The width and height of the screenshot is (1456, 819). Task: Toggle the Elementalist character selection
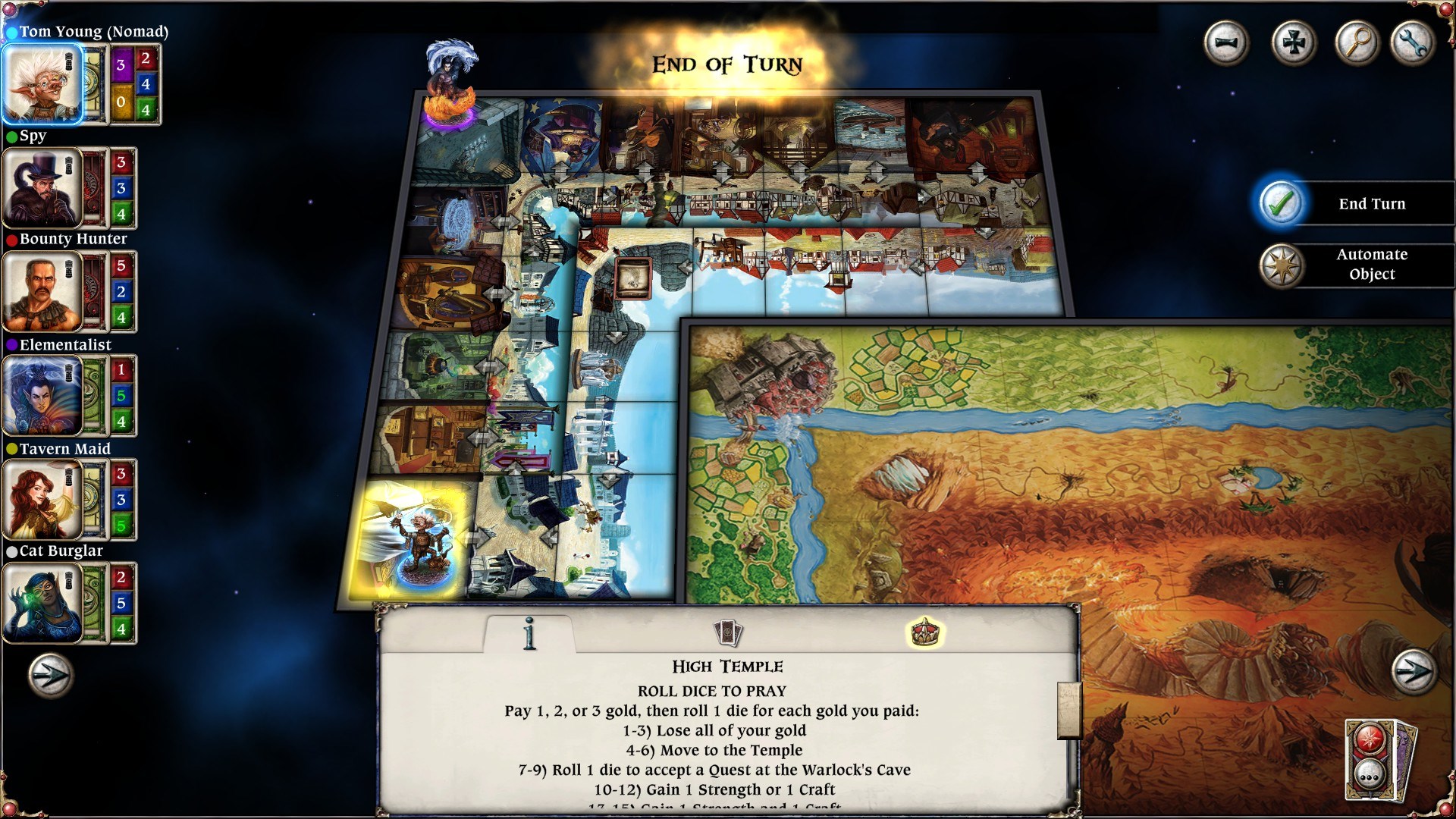[x=43, y=396]
